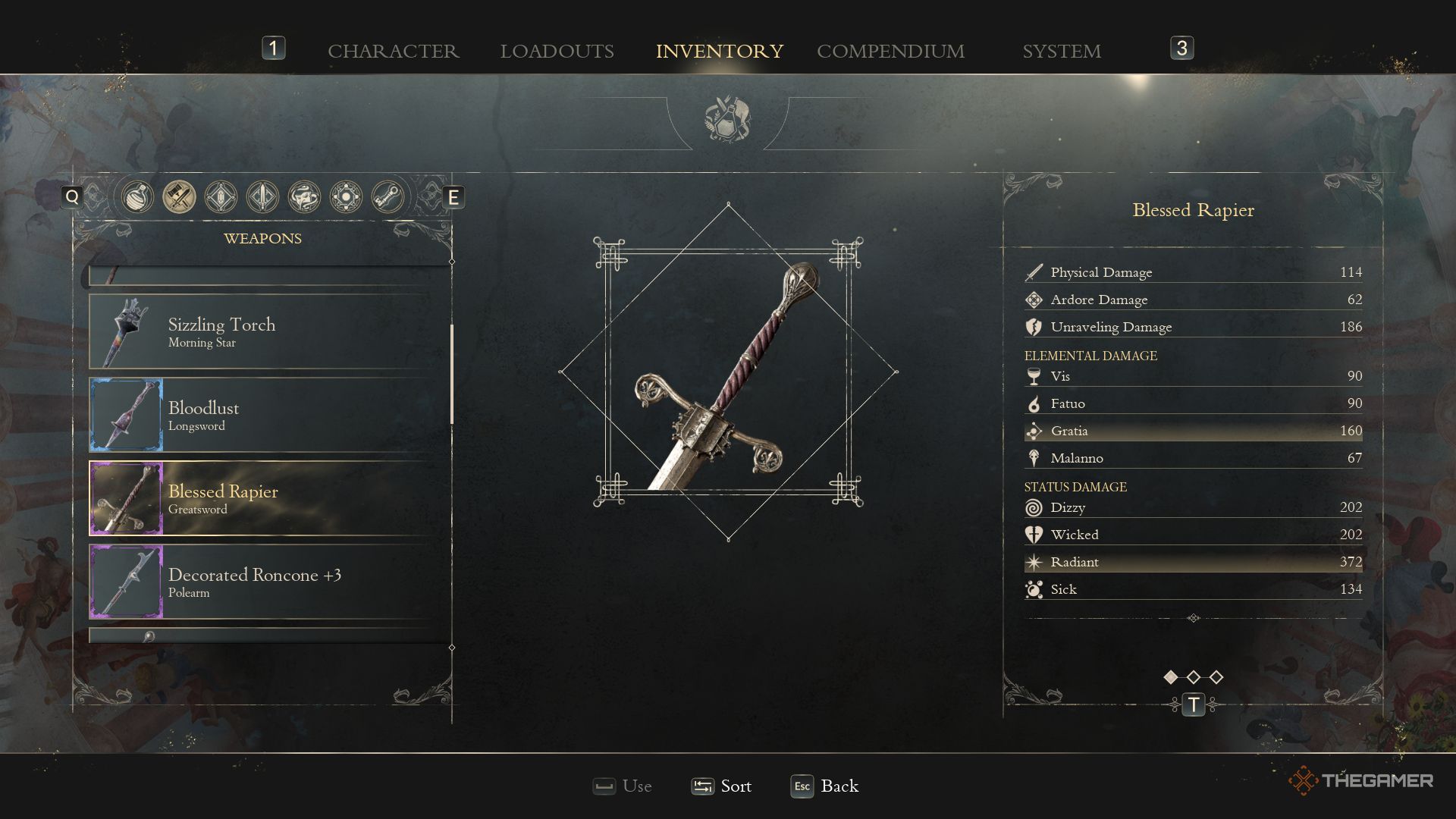
Task: Show the second weapon details page
Action: (1194, 677)
